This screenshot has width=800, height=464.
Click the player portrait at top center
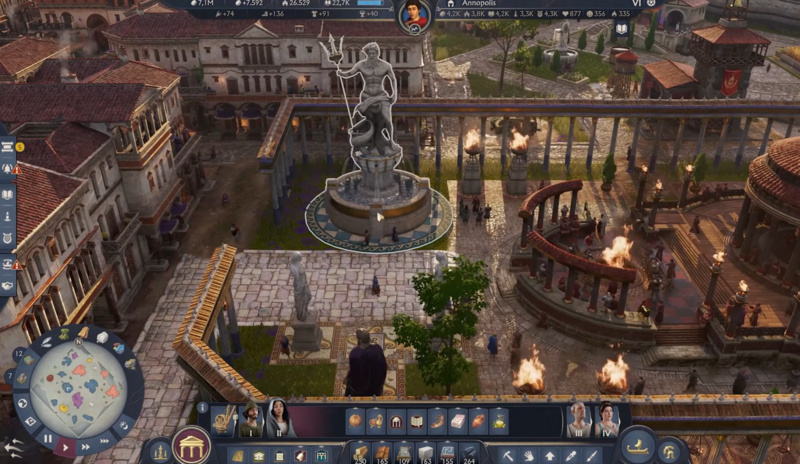click(414, 15)
